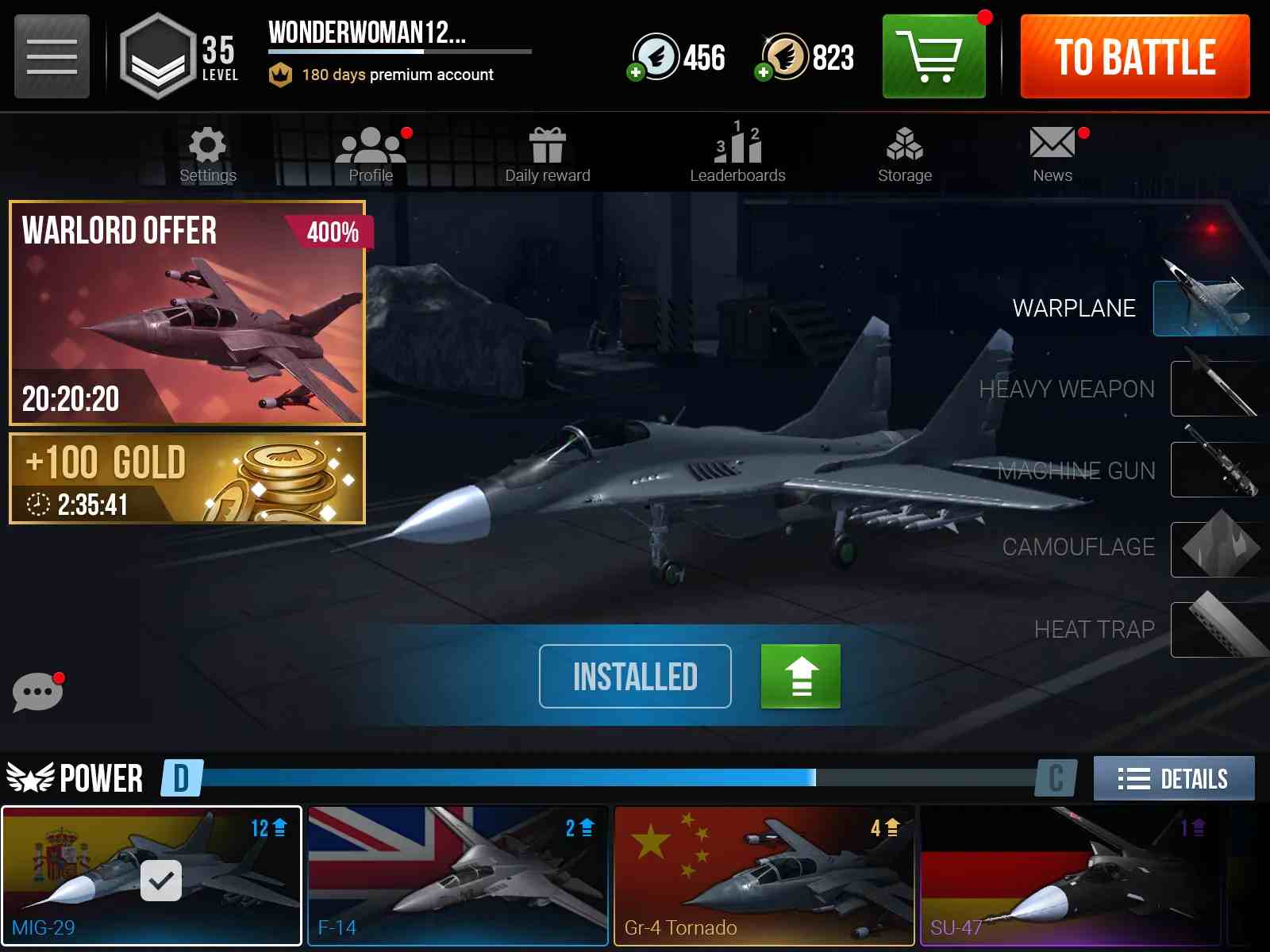Buy the +100 Gold limited offer

tap(187, 479)
